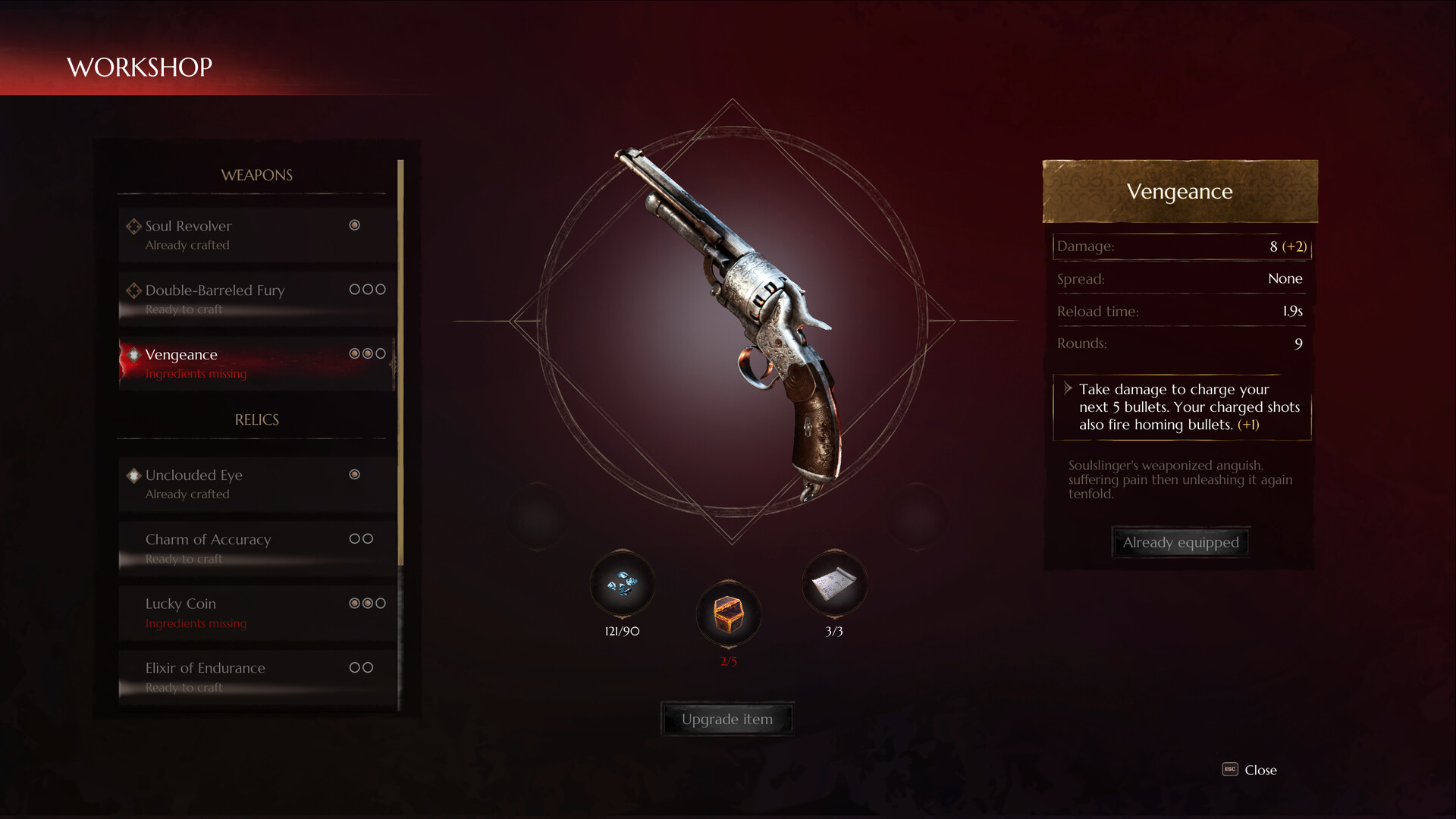Click the Unclouded Eye relic icon

click(x=132, y=475)
